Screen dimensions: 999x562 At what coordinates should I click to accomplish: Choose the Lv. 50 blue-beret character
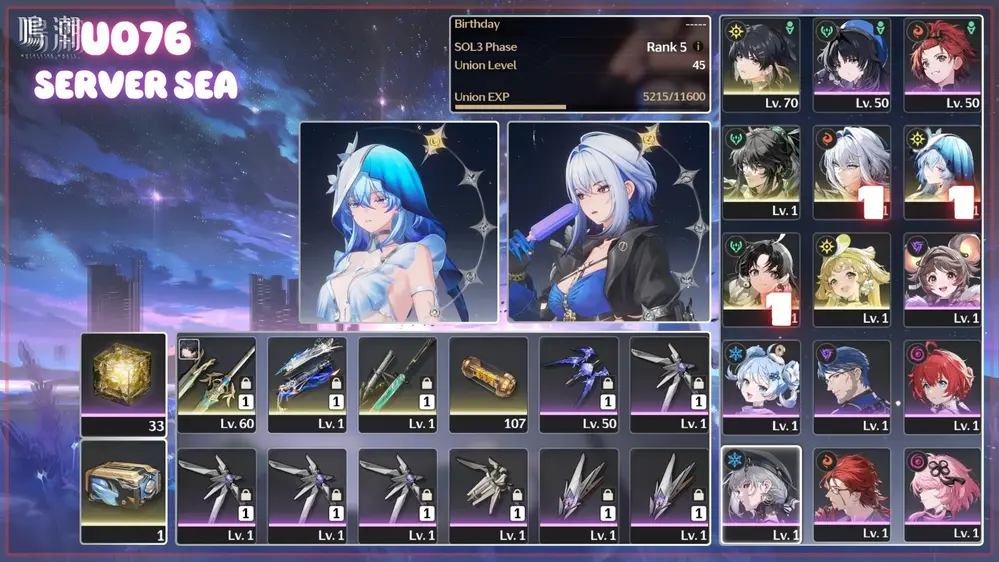[851, 62]
